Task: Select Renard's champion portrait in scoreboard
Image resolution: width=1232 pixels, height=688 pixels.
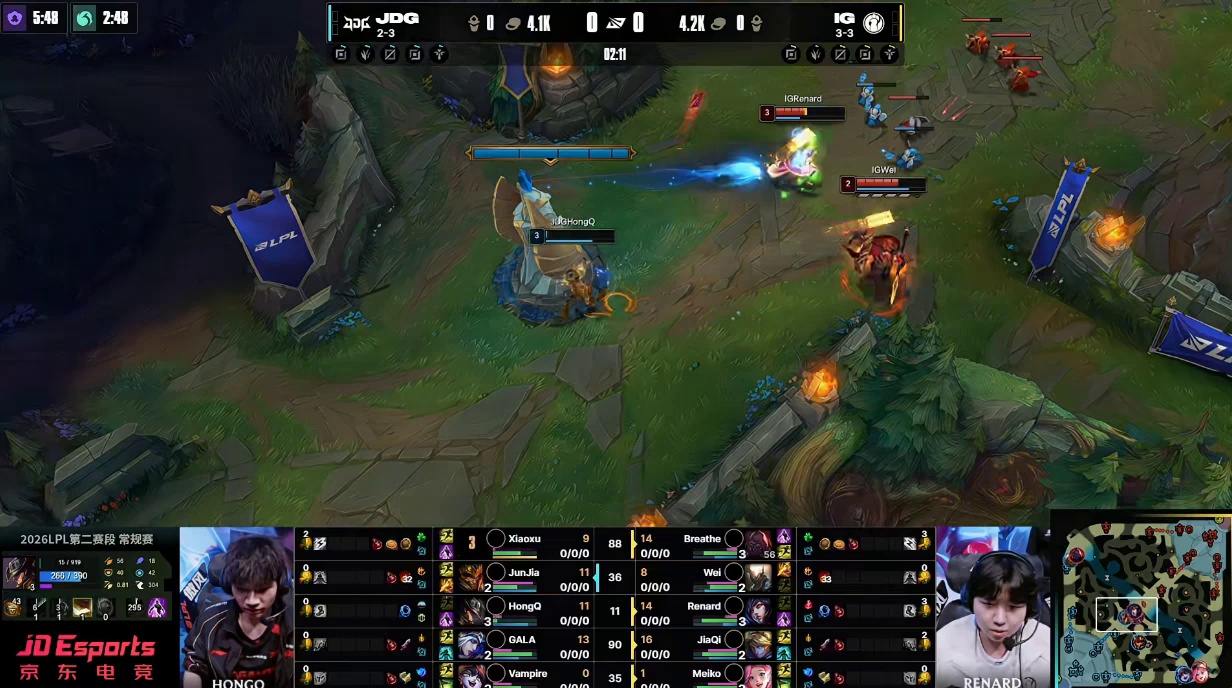Action: pos(759,611)
